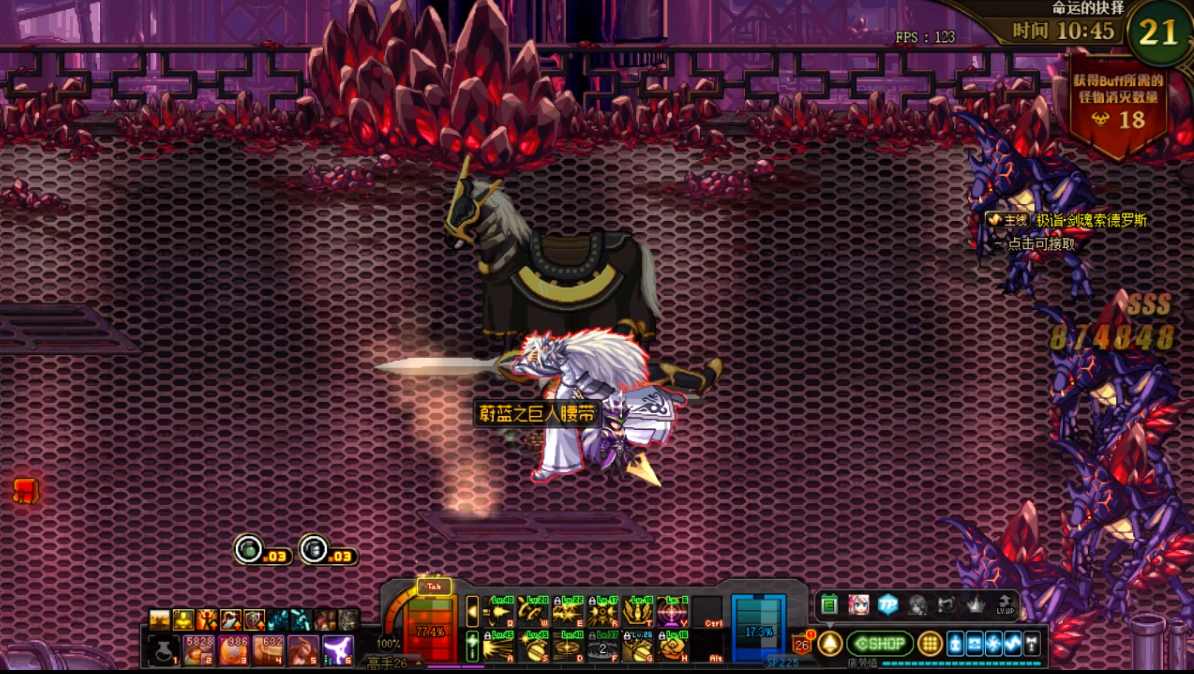This screenshot has width=1194, height=674.
Task: Use the consumable showing 632 count
Action: click(x=268, y=651)
